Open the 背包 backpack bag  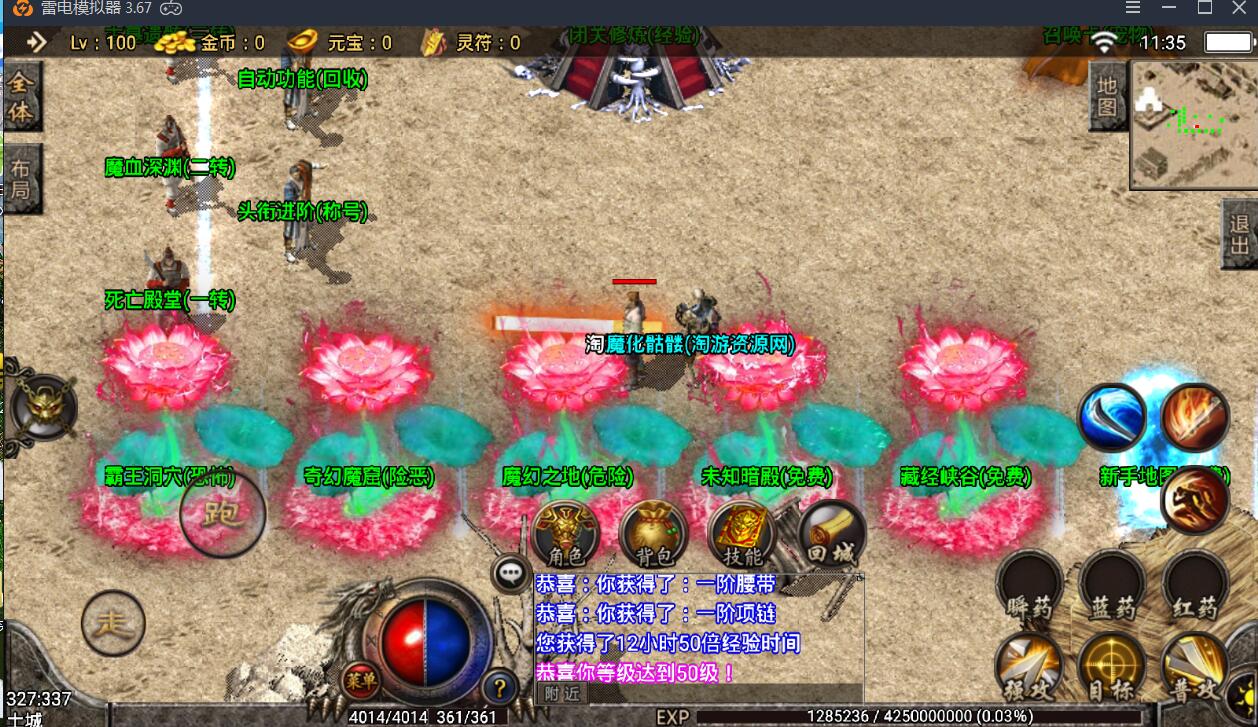click(653, 535)
